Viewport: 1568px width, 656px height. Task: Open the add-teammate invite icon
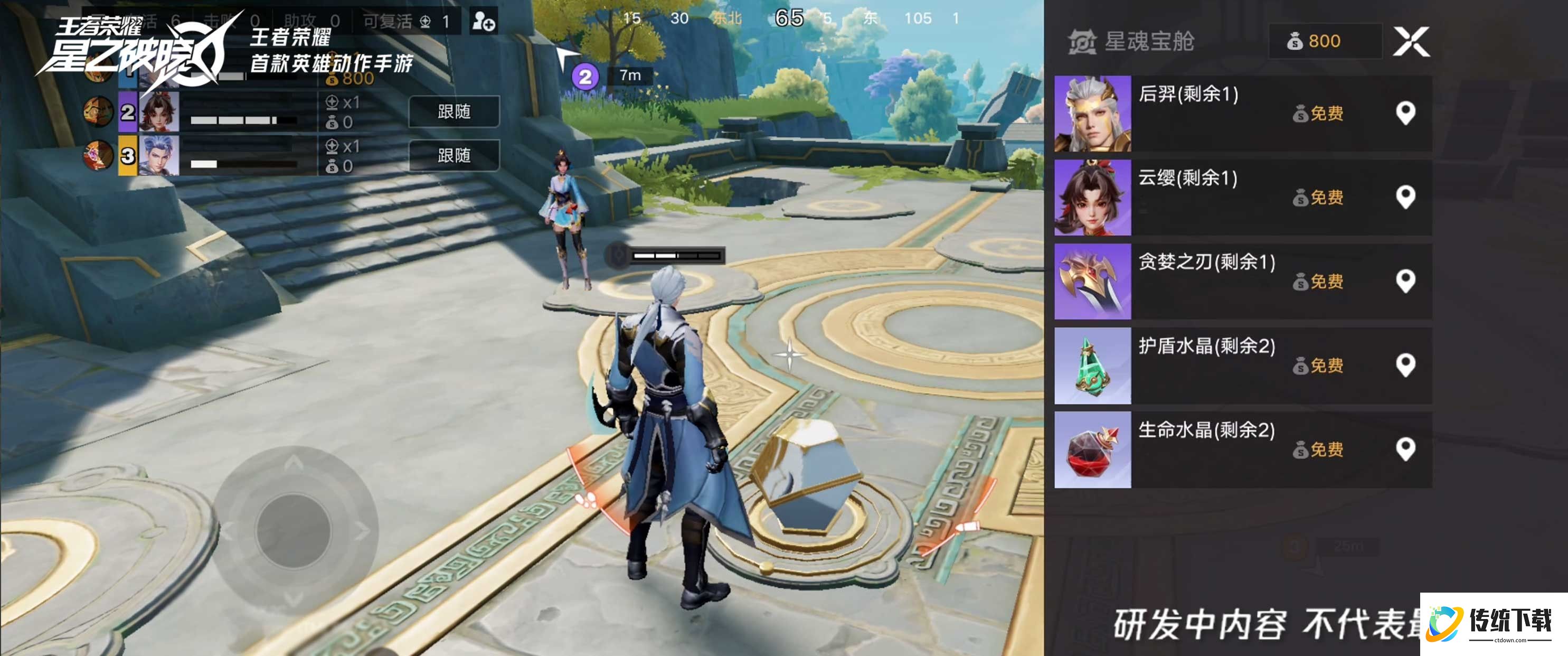484,21
